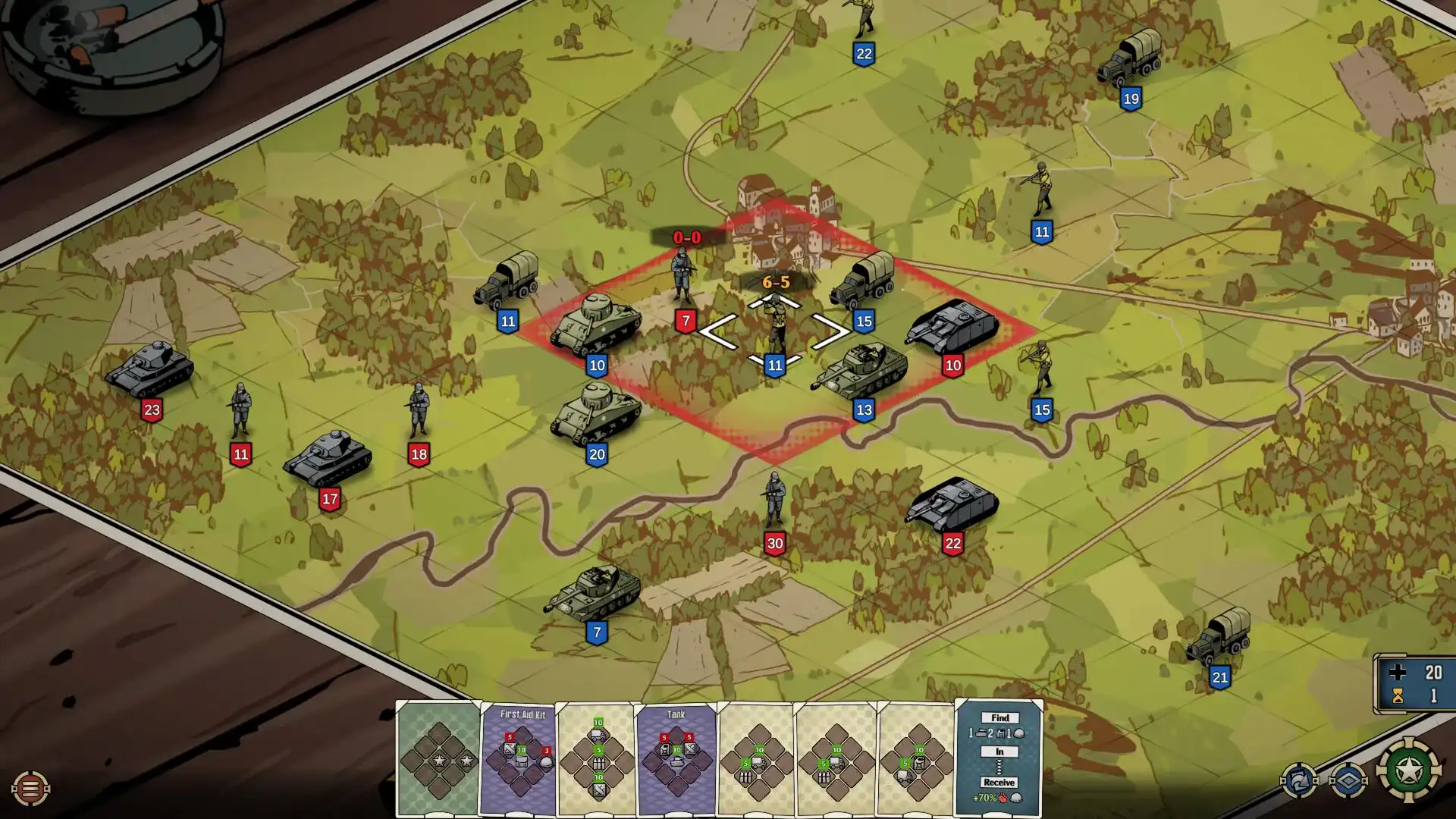Attack the red infantry with strength 7
1456x819 pixels.
684,277
